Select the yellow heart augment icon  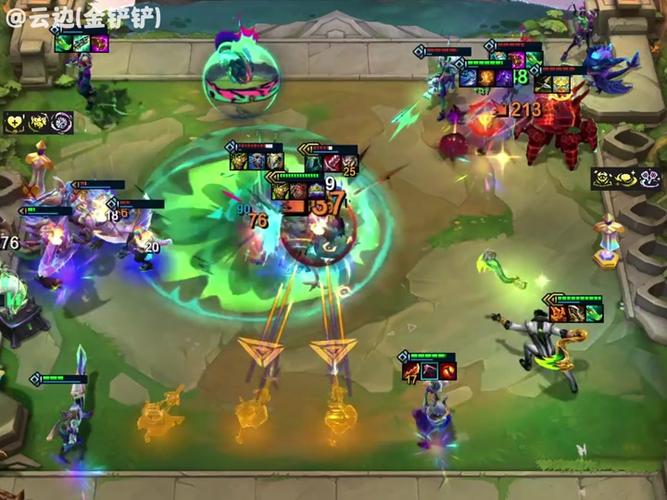[15, 122]
